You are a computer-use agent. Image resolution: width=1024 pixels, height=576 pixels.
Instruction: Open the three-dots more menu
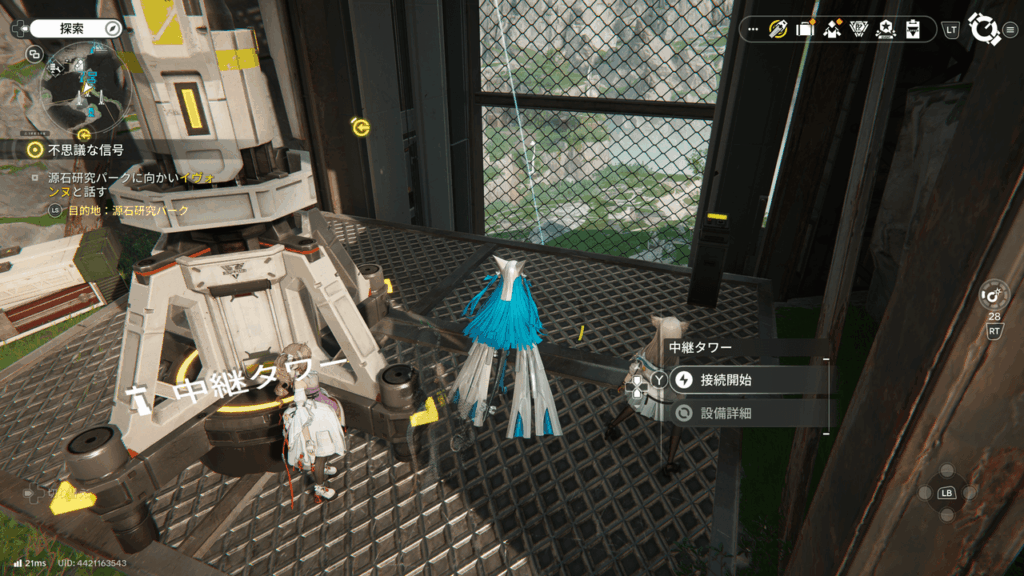click(x=754, y=29)
